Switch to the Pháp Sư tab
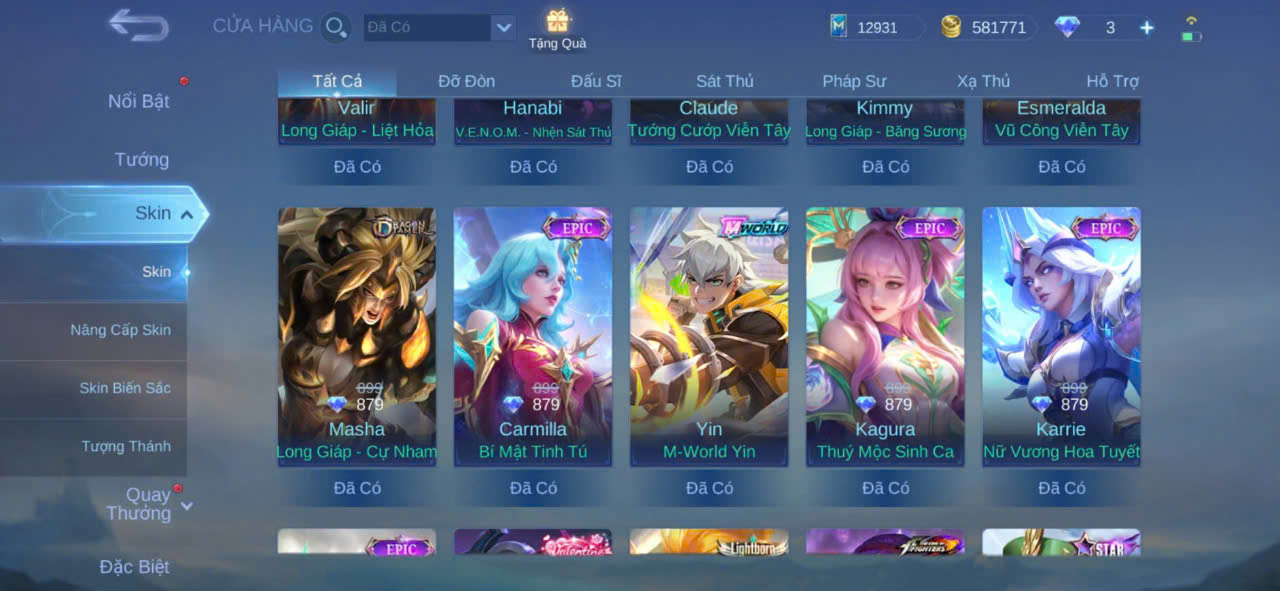This screenshot has height=591, width=1280. coord(854,81)
